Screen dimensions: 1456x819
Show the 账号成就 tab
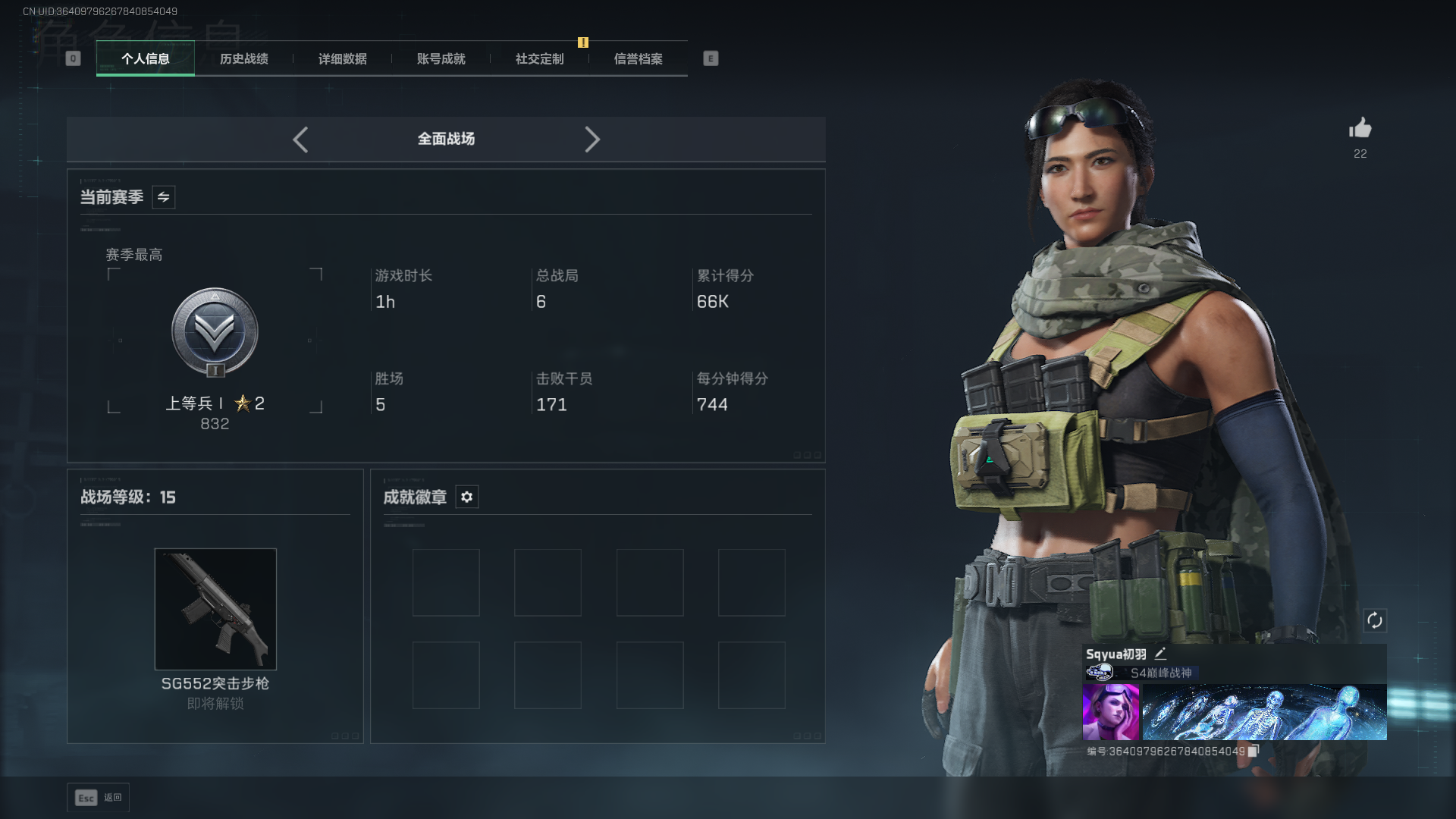(441, 59)
